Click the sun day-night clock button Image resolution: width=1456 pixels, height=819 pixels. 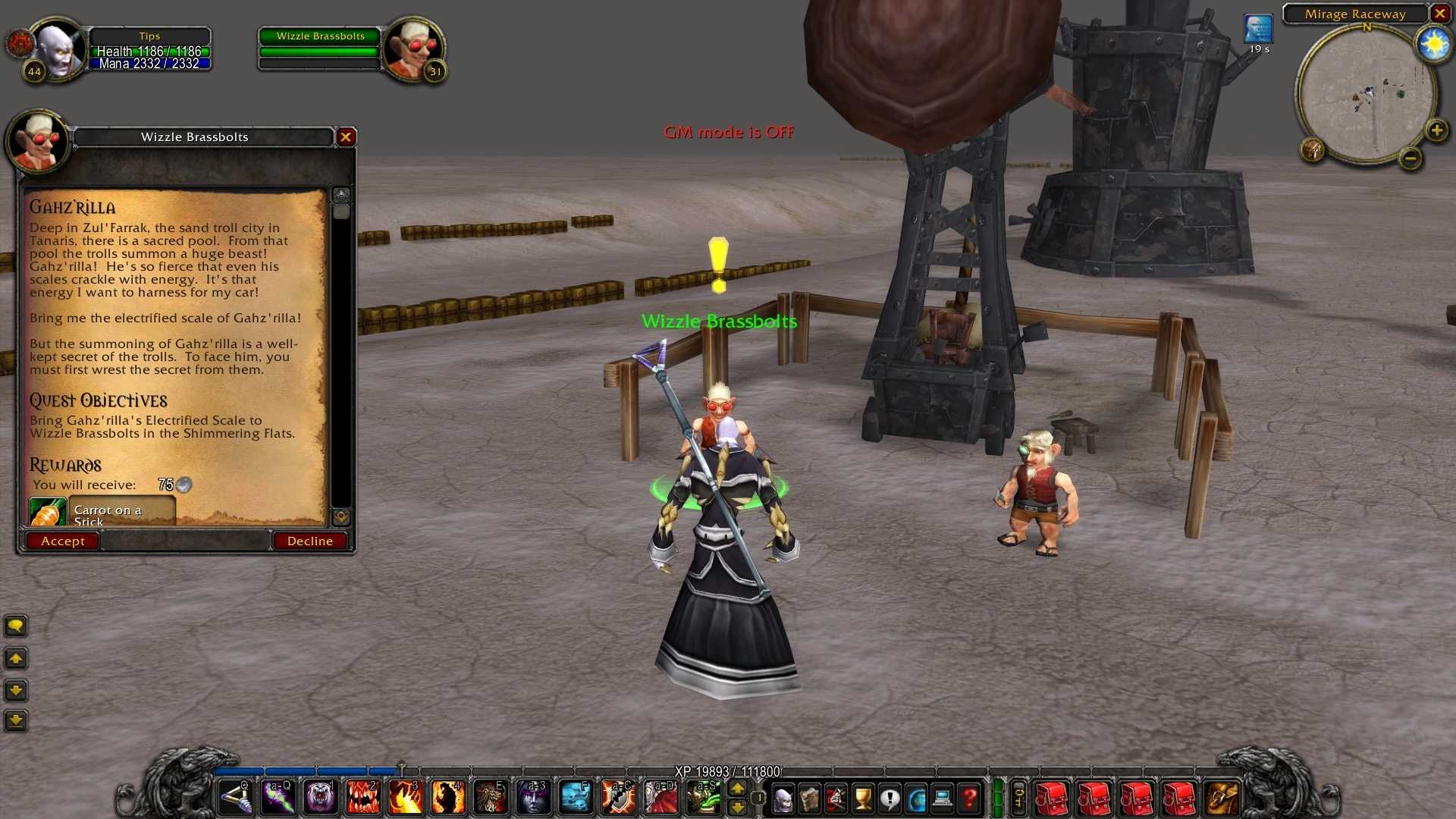coord(1433,45)
